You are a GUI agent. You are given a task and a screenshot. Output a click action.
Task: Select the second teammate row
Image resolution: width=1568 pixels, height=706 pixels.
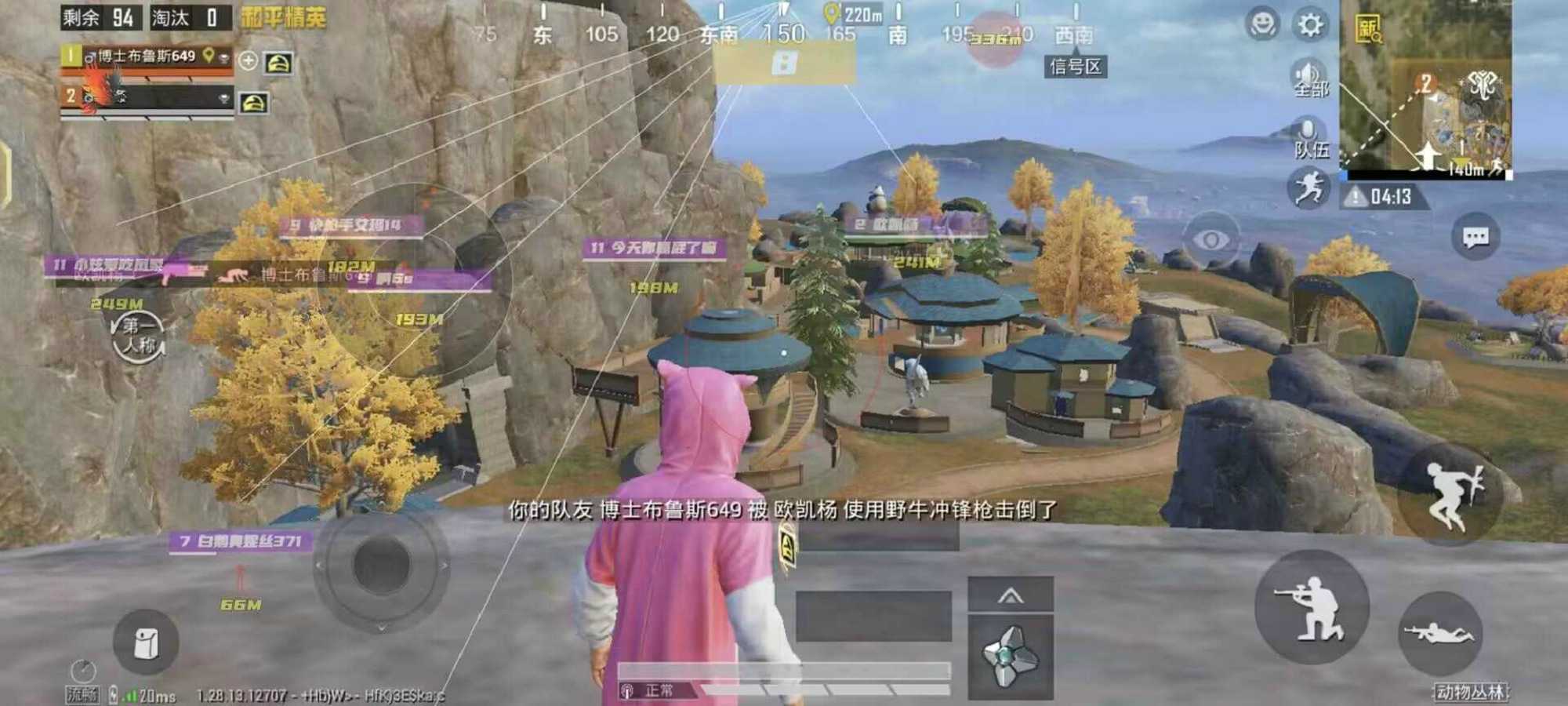pos(147,97)
